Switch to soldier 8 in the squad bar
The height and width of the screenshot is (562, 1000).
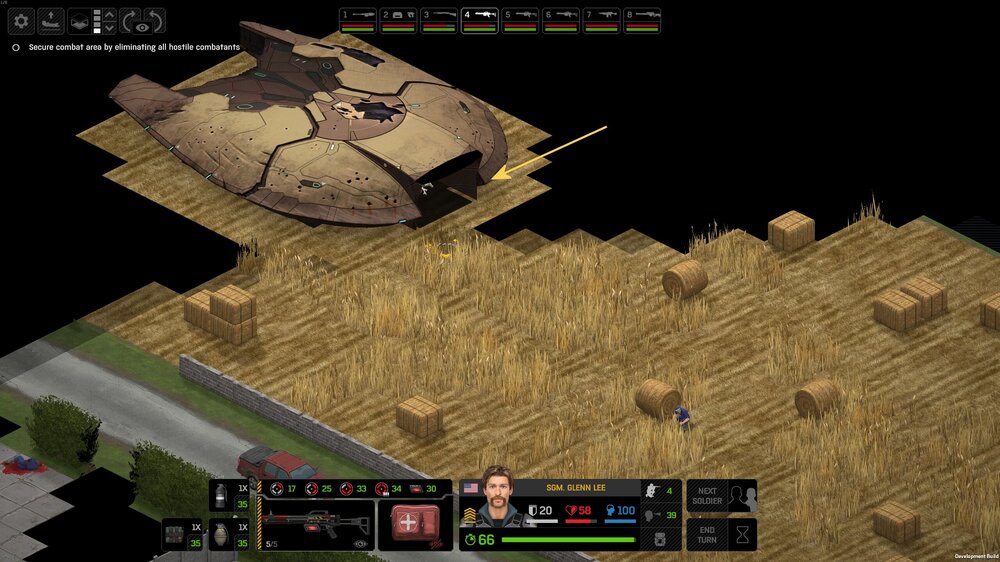click(642, 20)
